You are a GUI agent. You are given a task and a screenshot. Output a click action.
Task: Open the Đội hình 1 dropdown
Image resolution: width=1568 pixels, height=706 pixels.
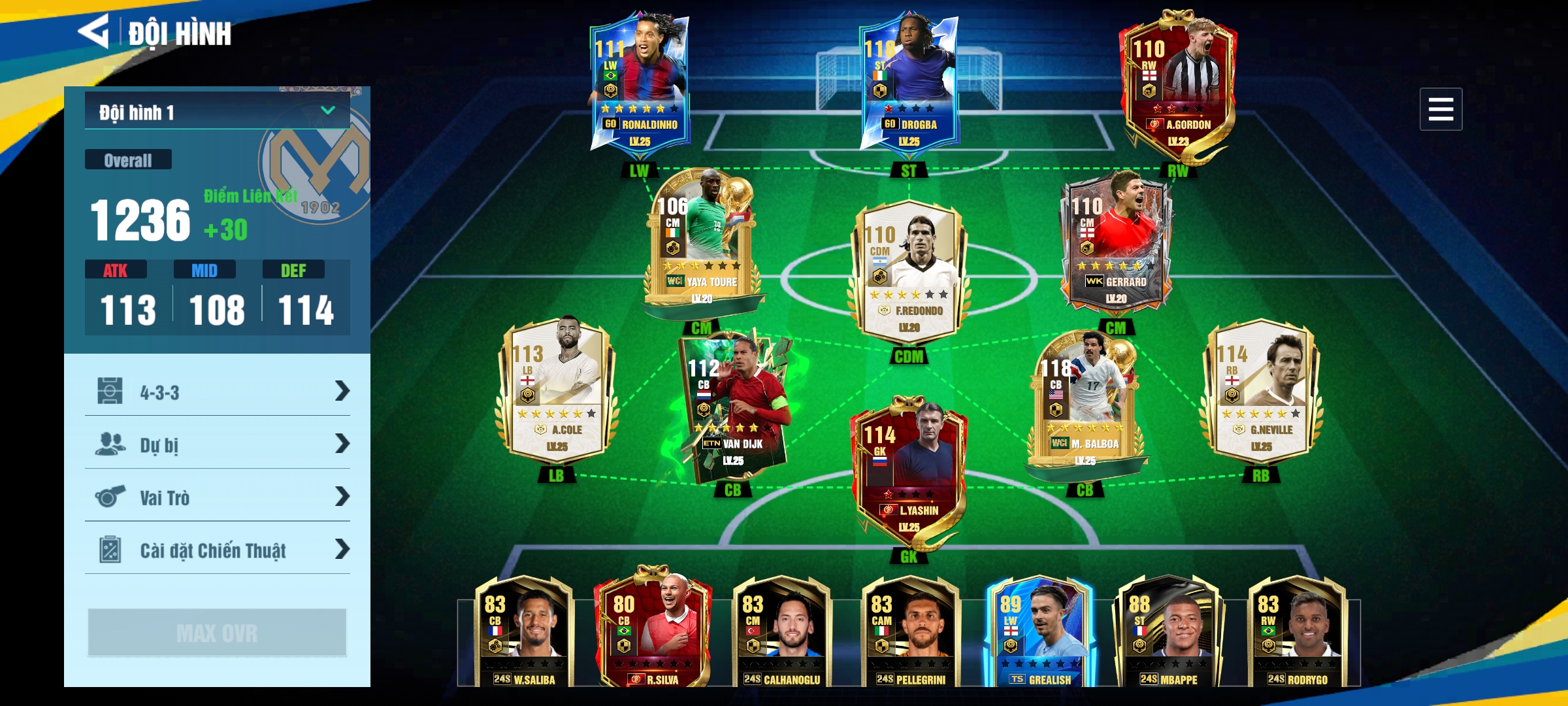point(217,111)
